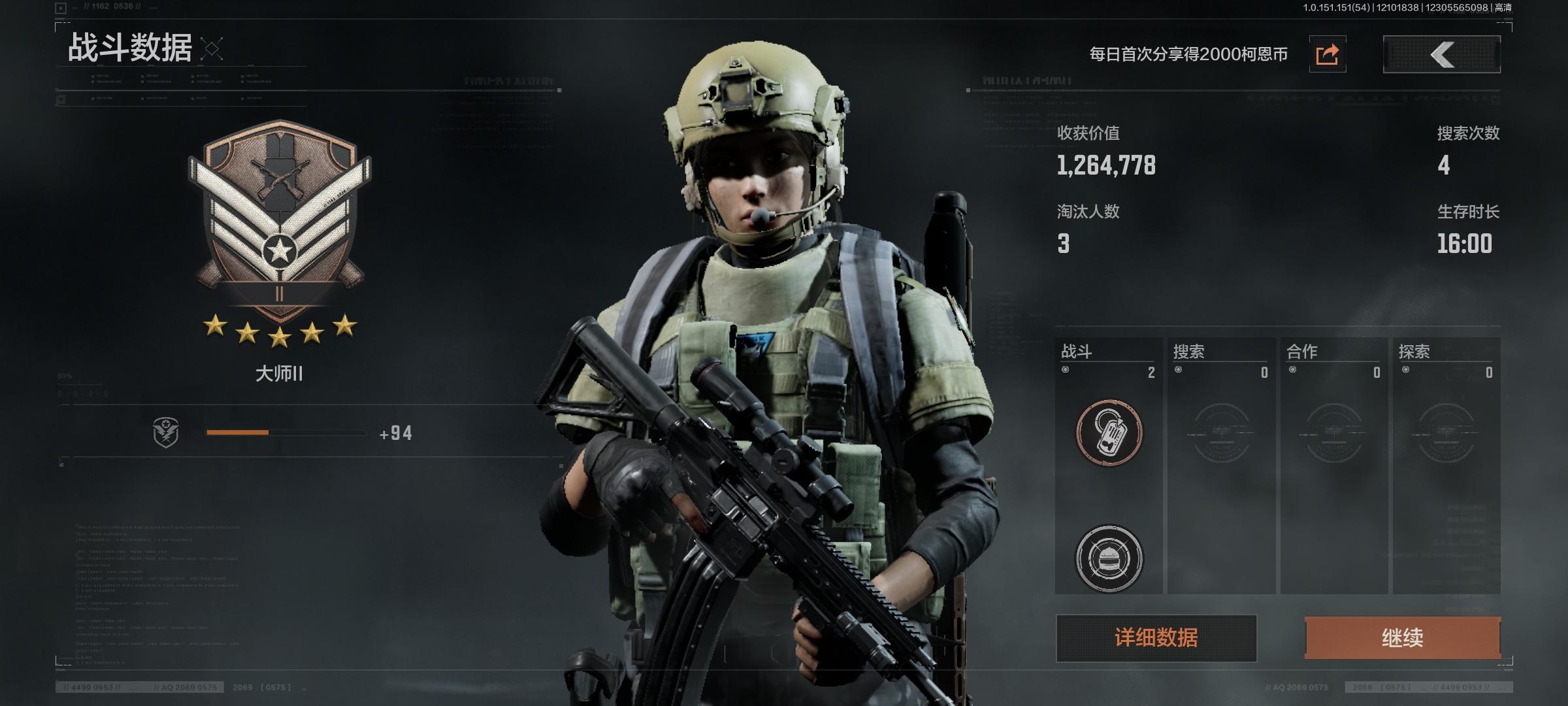Select the helmet combat medal
Screen dimensions: 1568x706
pyautogui.click(x=1109, y=558)
